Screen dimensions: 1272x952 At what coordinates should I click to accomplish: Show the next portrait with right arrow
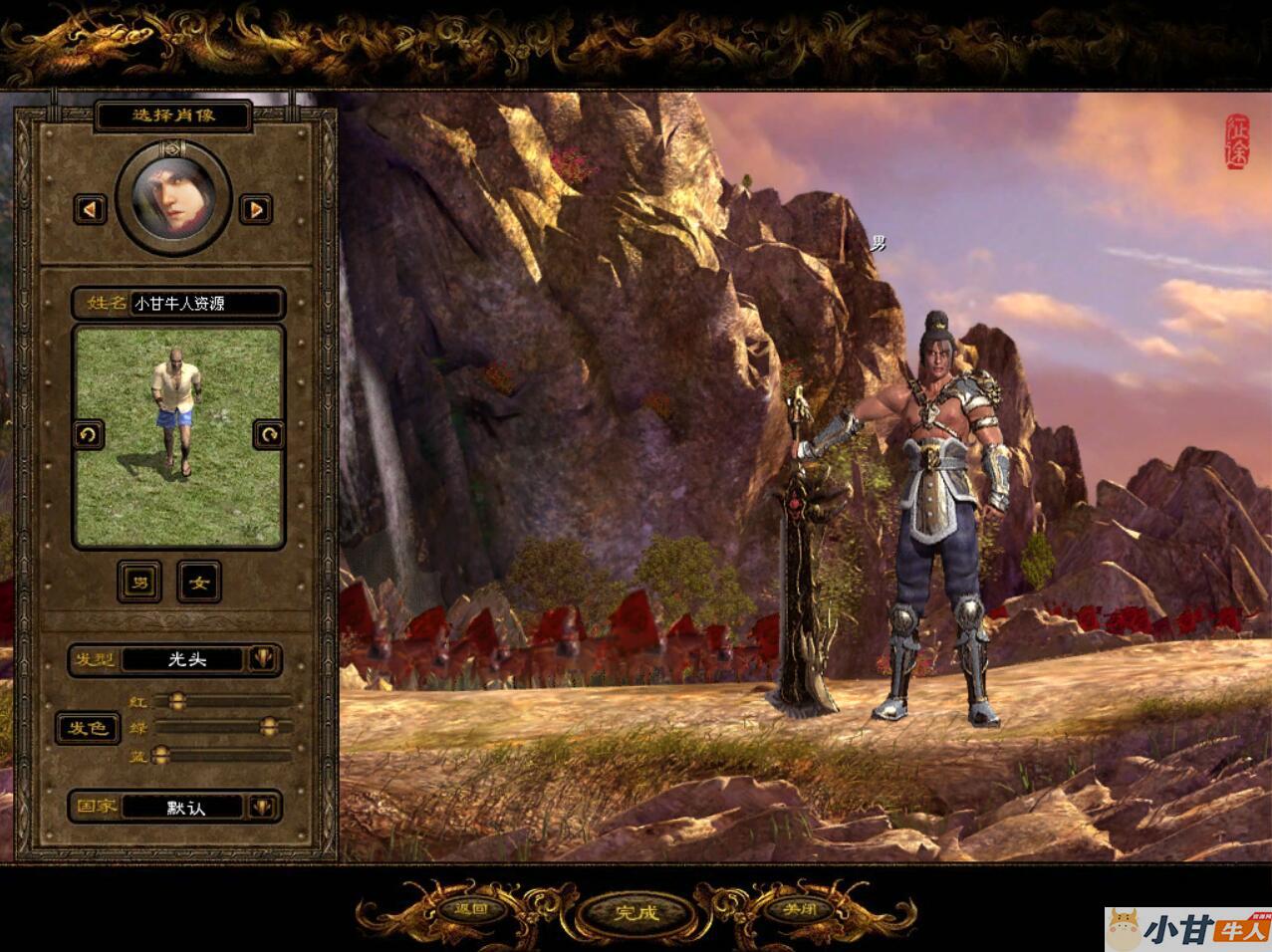pyautogui.click(x=256, y=209)
